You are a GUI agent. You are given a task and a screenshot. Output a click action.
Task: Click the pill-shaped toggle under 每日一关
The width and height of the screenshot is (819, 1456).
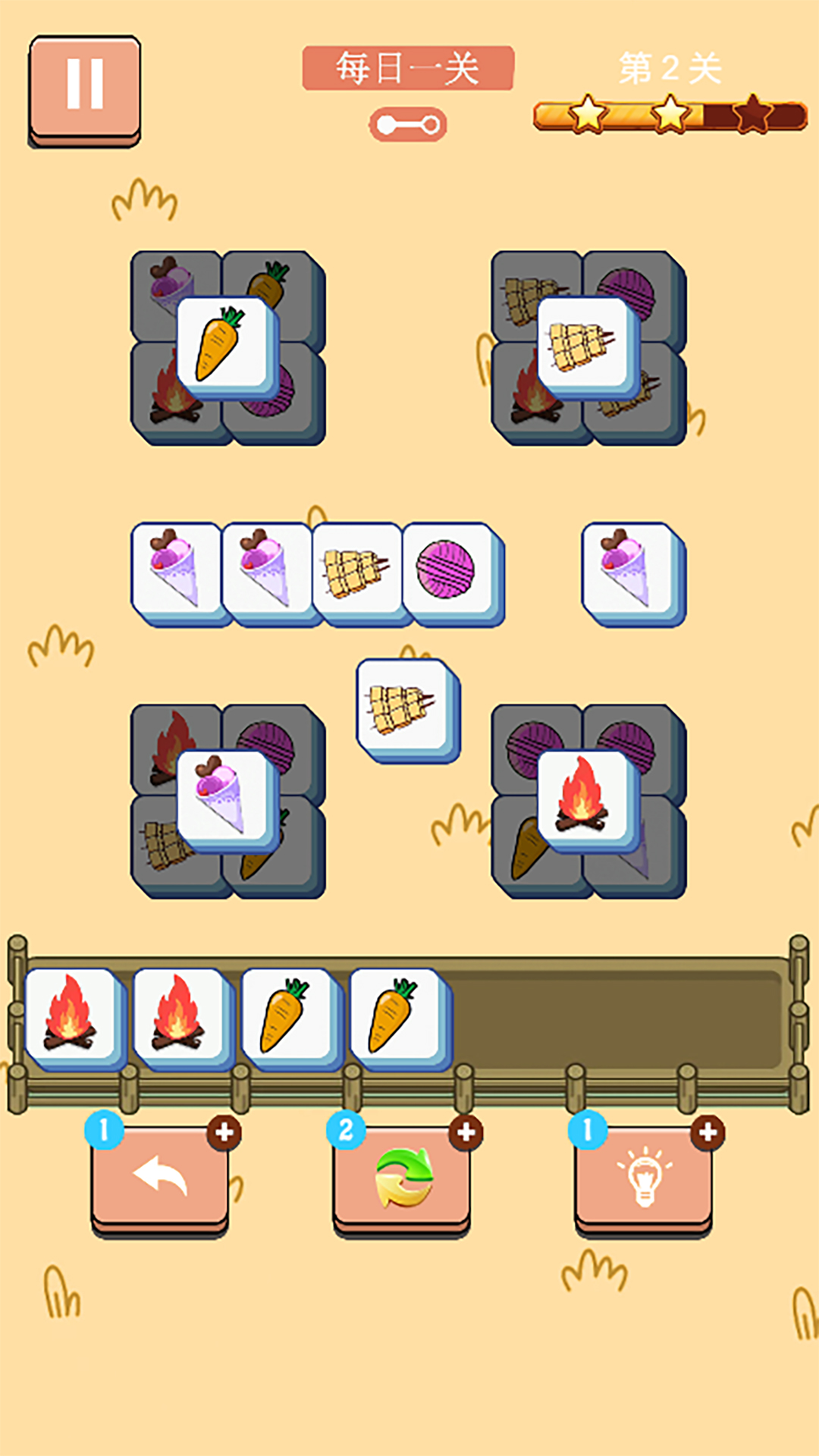pyautogui.click(x=408, y=125)
